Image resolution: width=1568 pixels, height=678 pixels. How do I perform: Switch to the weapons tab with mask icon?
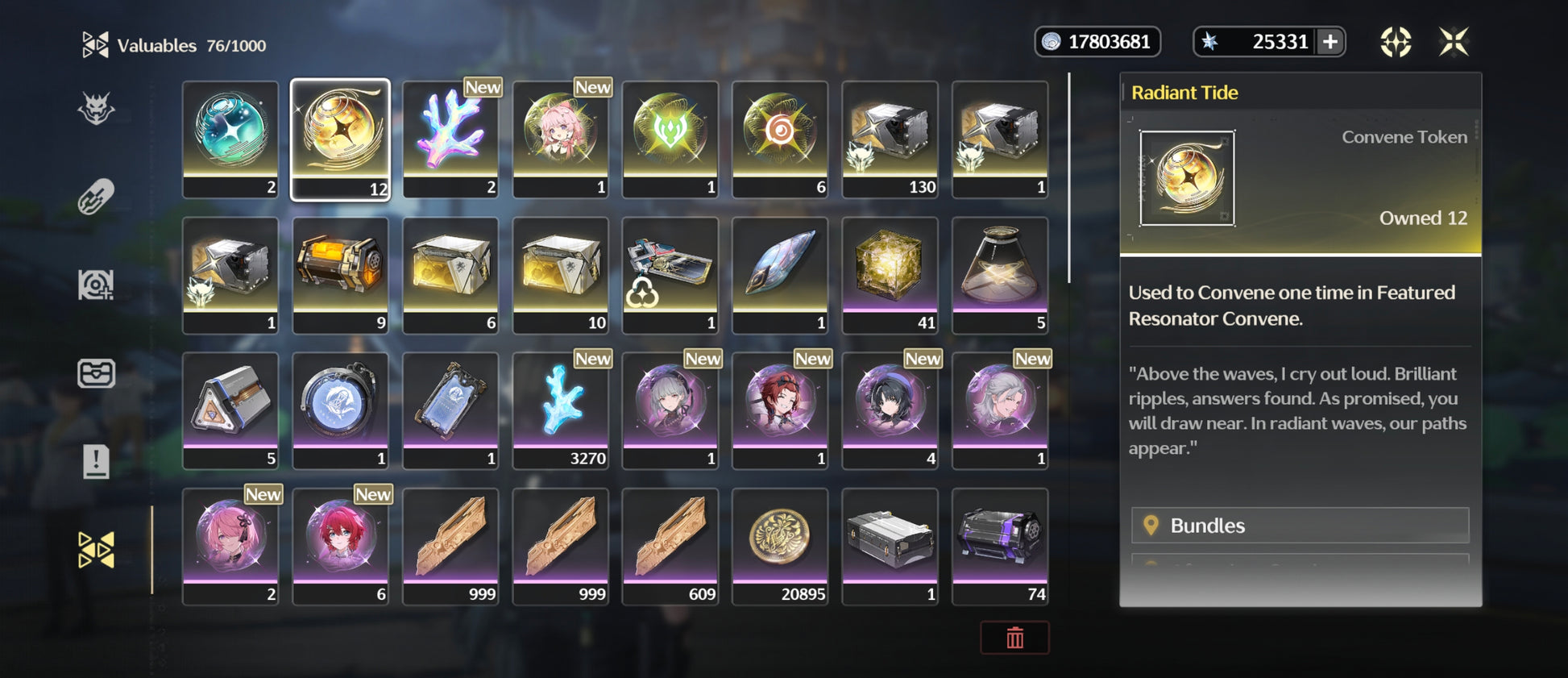pos(96,109)
